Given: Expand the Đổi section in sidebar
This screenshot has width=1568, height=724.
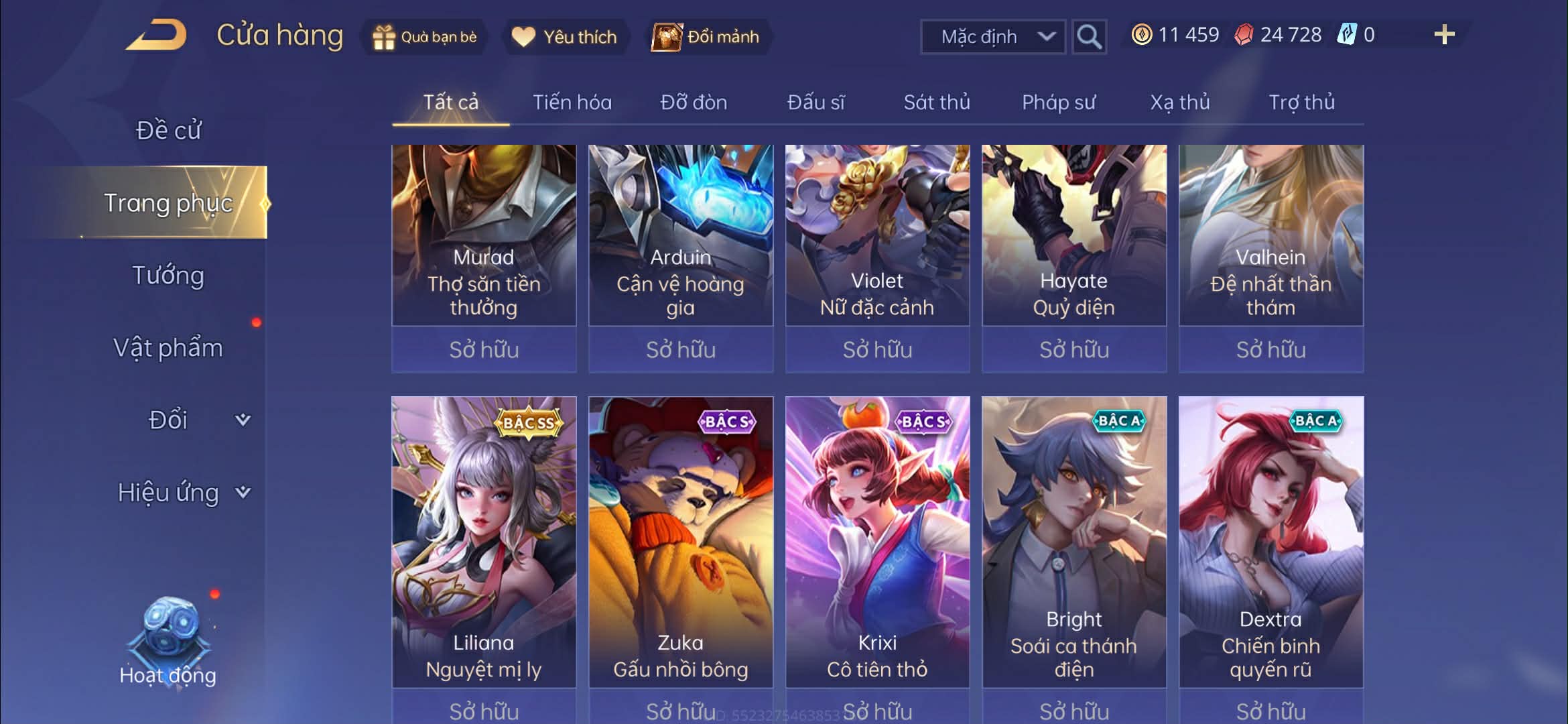Looking at the screenshot, I should [x=168, y=419].
